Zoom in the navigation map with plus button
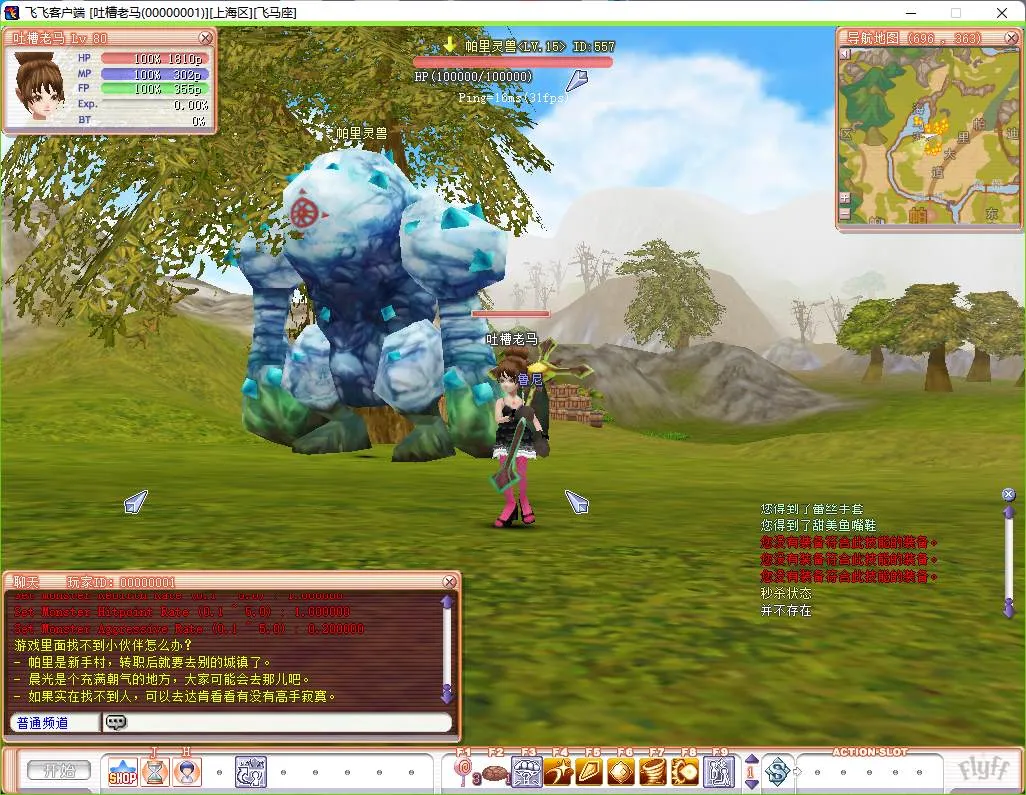This screenshot has width=1026, height=795. pyautogui.click(x=845, y=198)
